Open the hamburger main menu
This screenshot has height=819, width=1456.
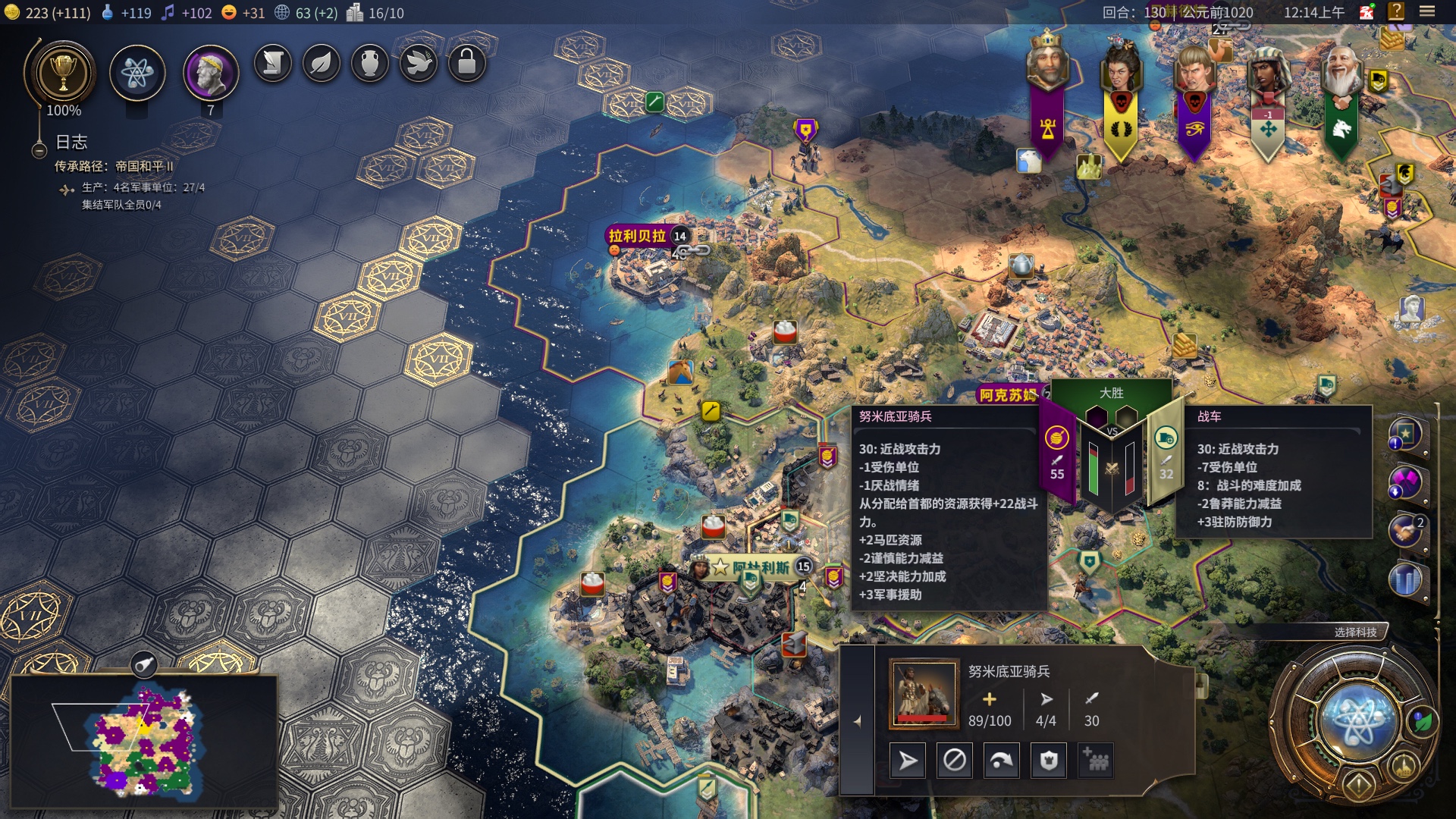[1427, 11]
